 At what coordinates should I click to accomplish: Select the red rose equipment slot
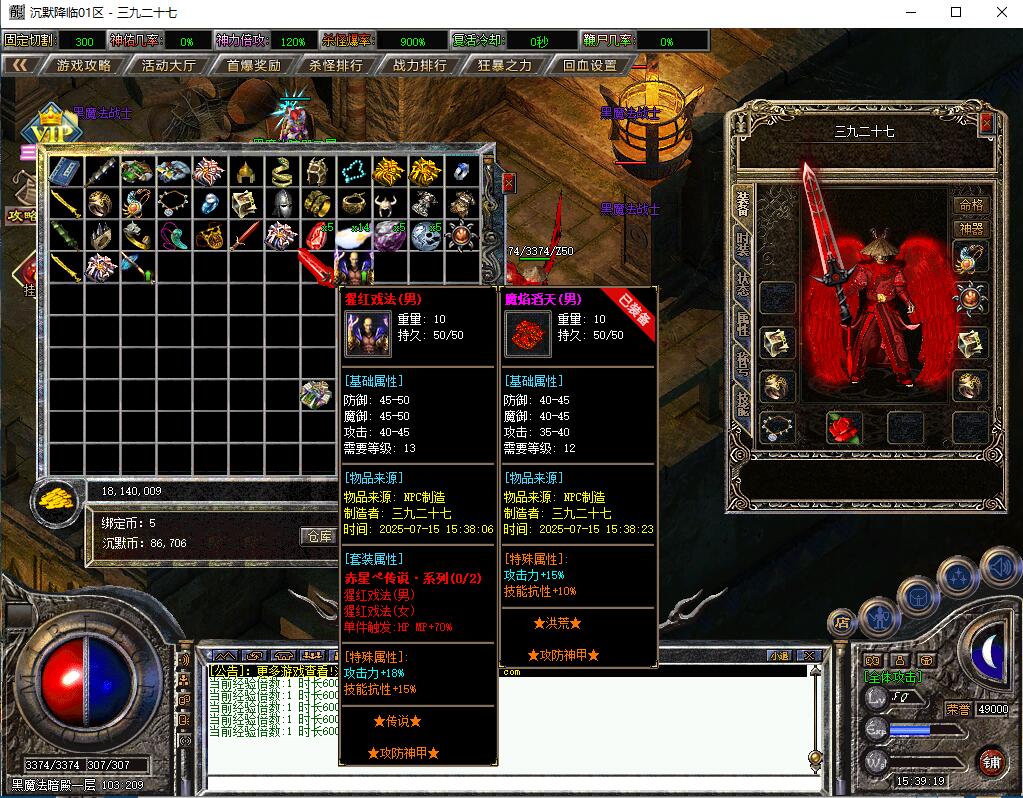(x=844, y=427)
